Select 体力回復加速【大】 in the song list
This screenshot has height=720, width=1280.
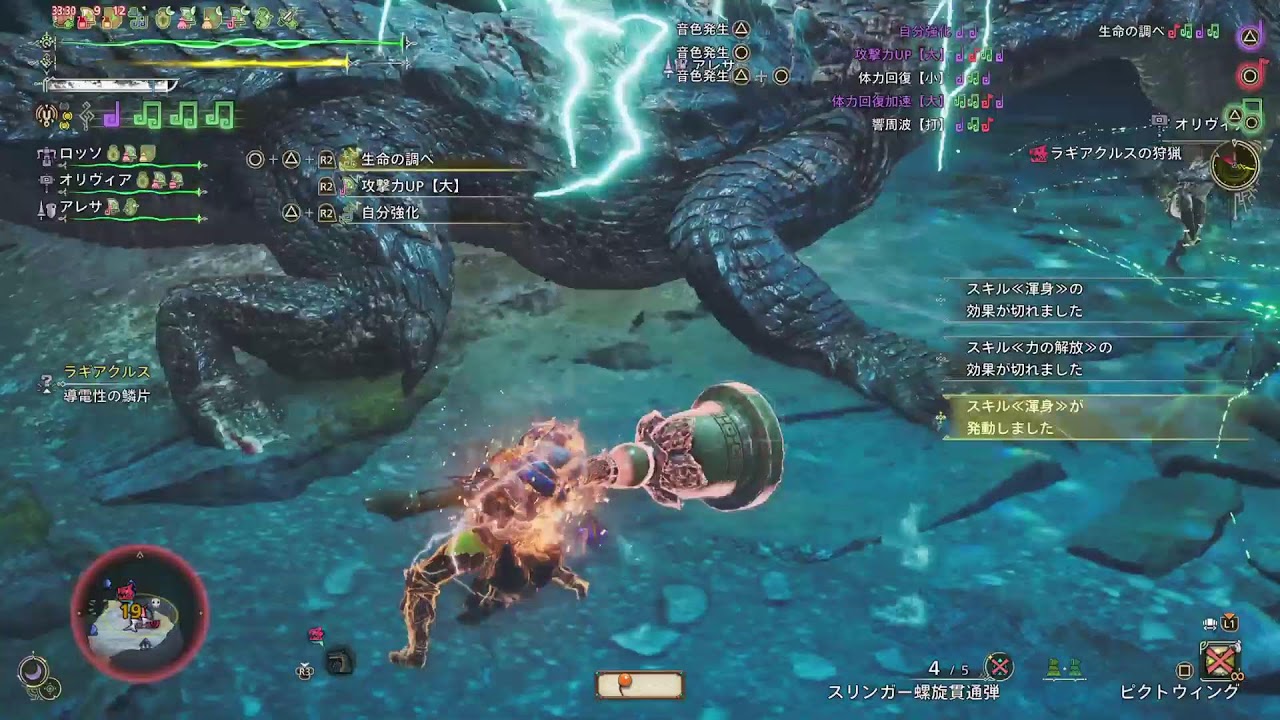888,101
